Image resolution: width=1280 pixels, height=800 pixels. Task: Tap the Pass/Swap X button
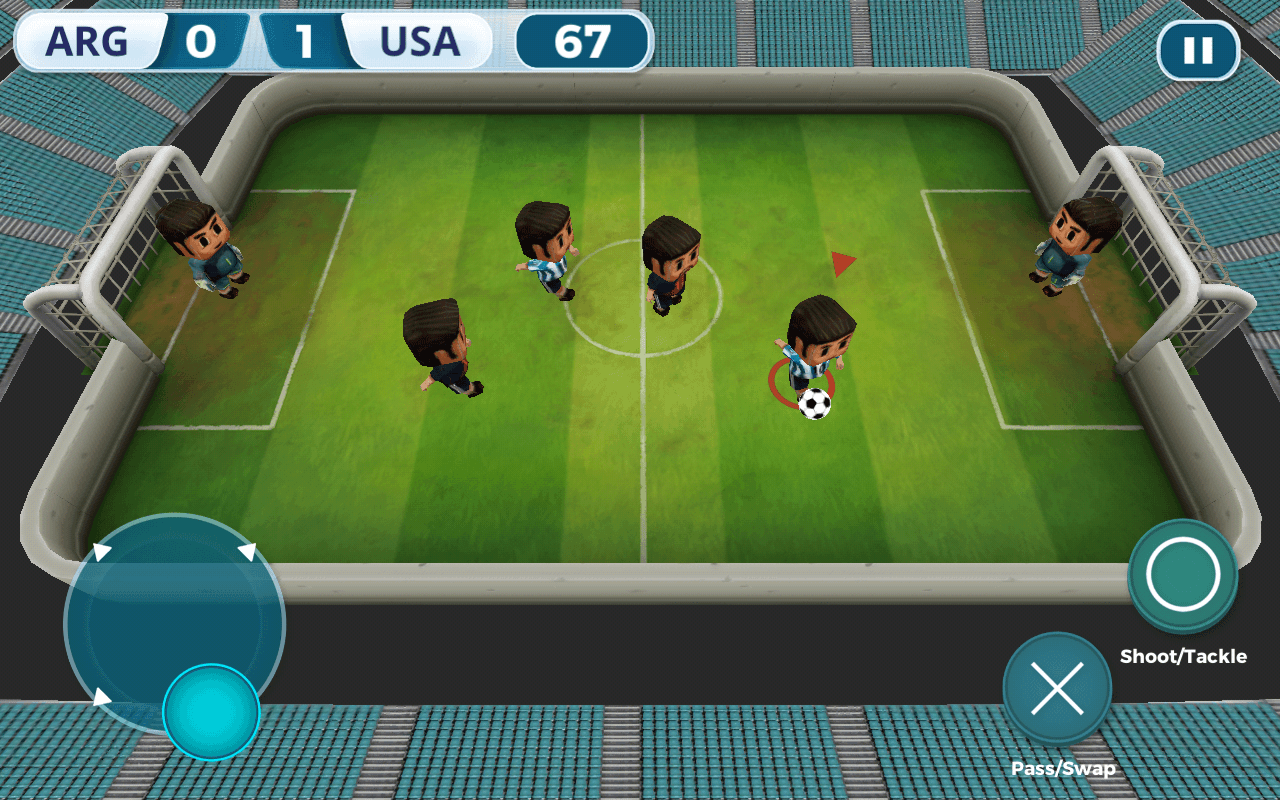(x=1057, y=690)
